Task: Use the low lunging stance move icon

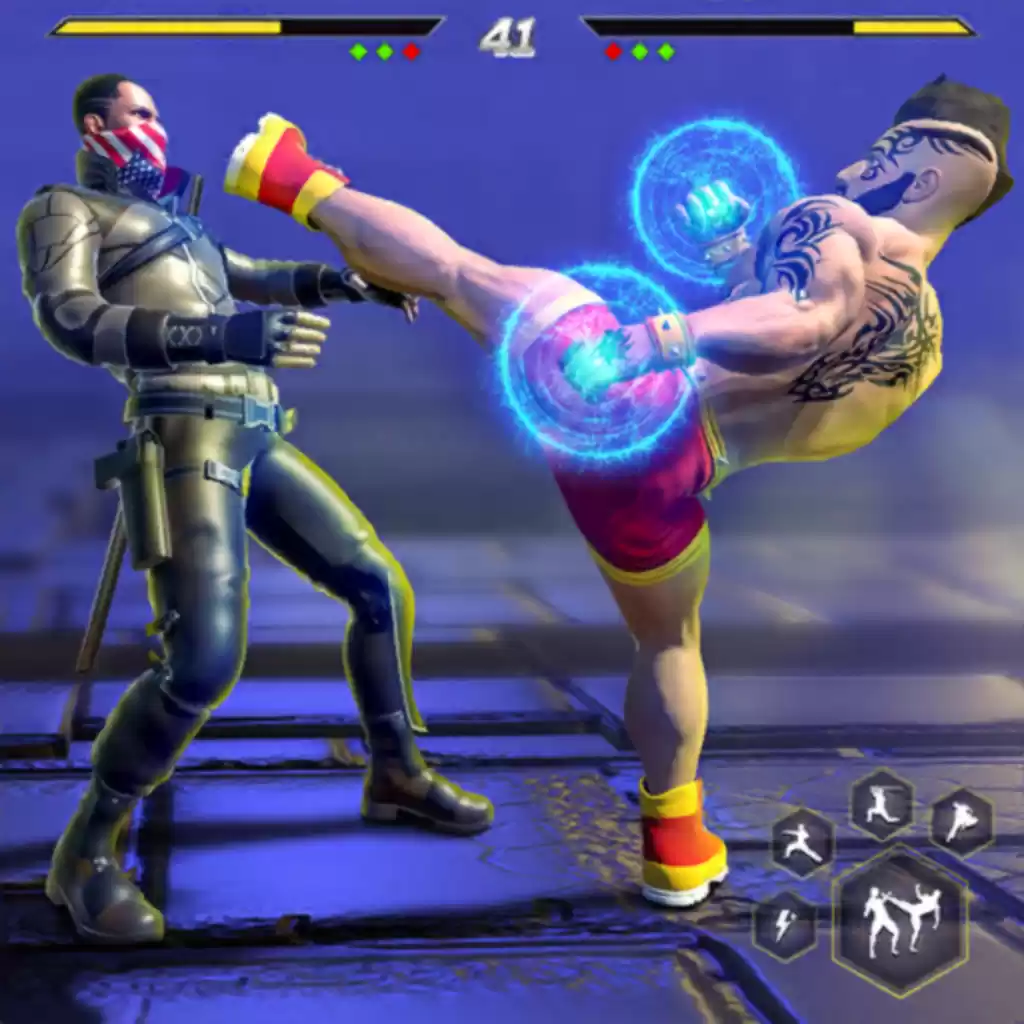Action: pos(802,842)
